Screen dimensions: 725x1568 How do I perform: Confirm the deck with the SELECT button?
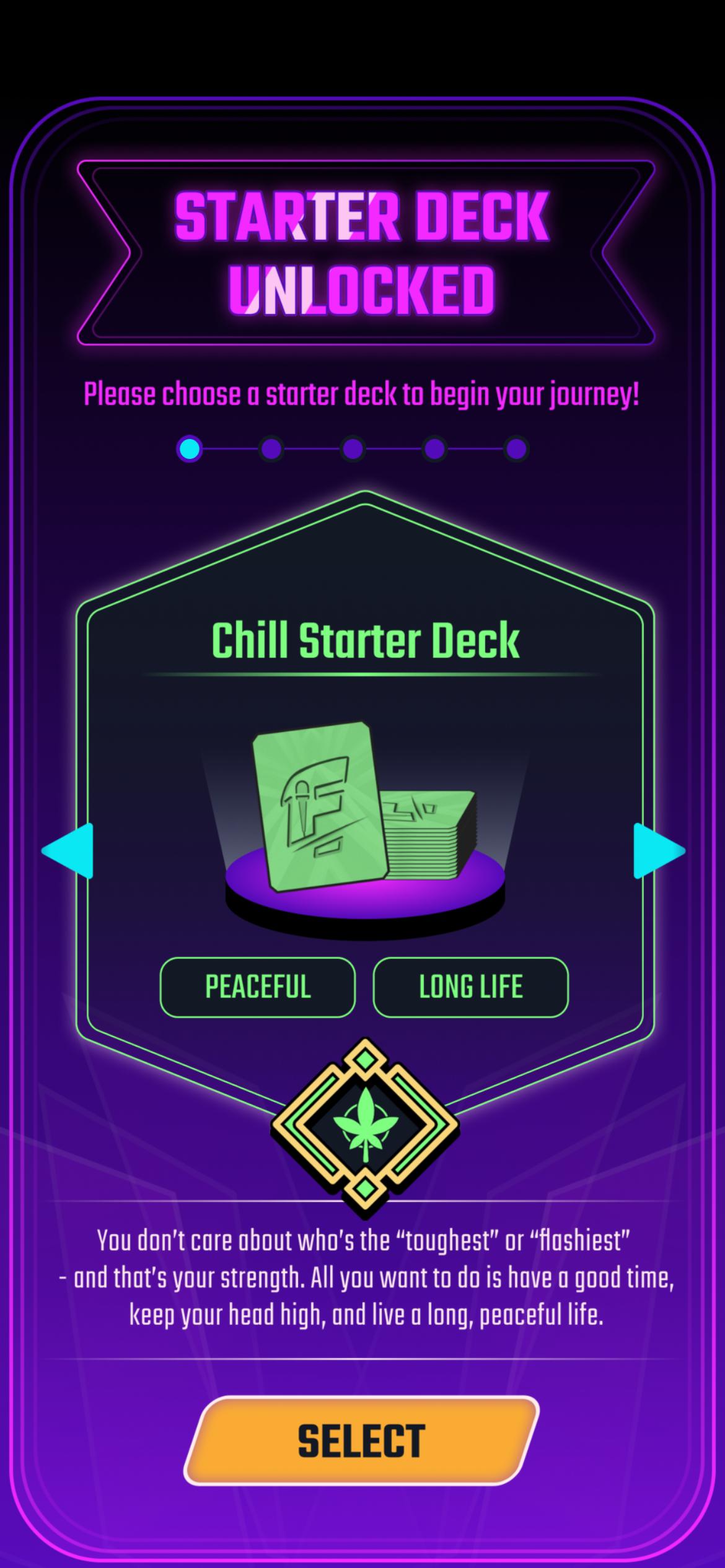coord(361,1439)
